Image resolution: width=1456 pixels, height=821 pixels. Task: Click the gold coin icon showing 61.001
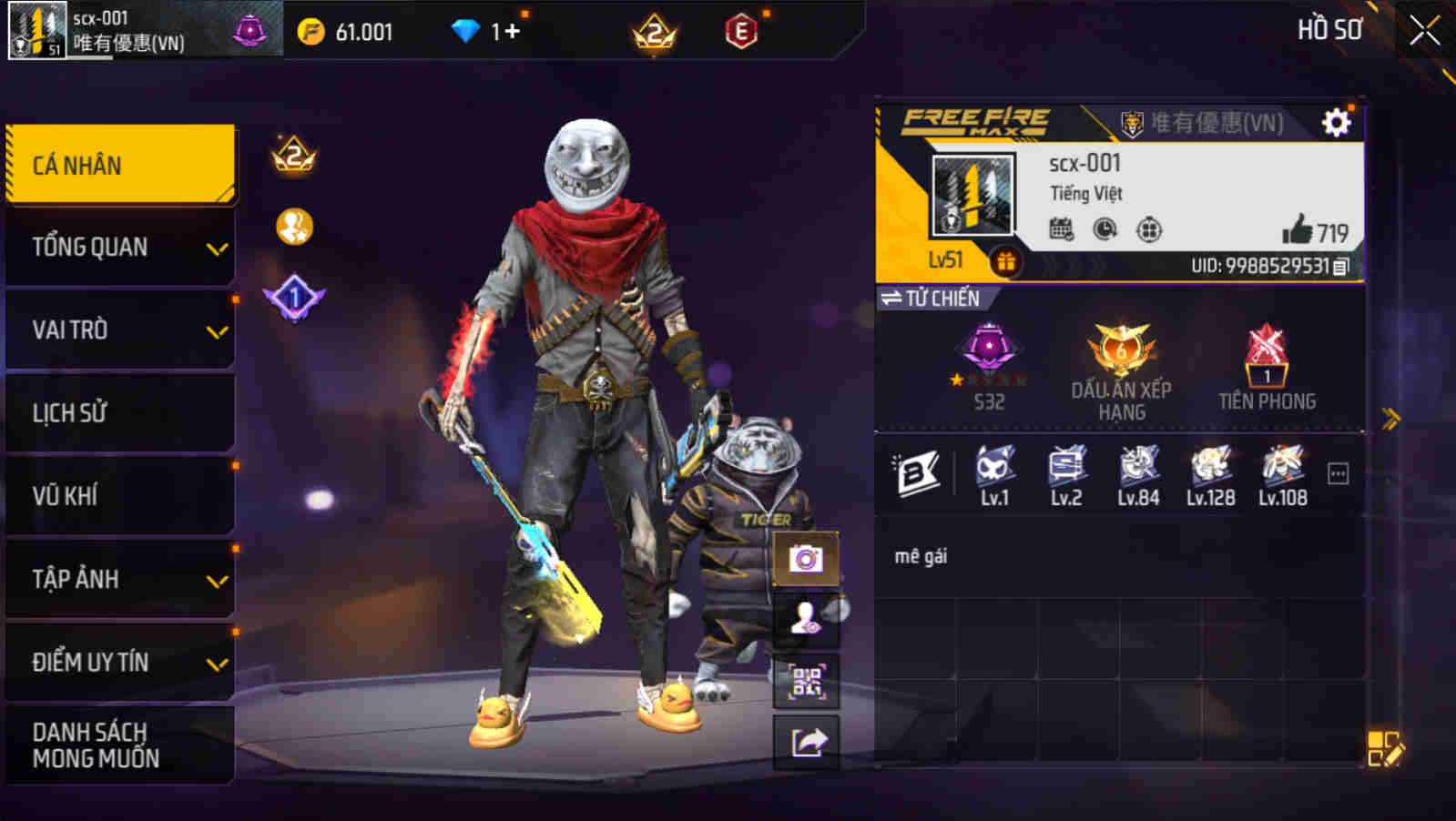pos(312,30)
